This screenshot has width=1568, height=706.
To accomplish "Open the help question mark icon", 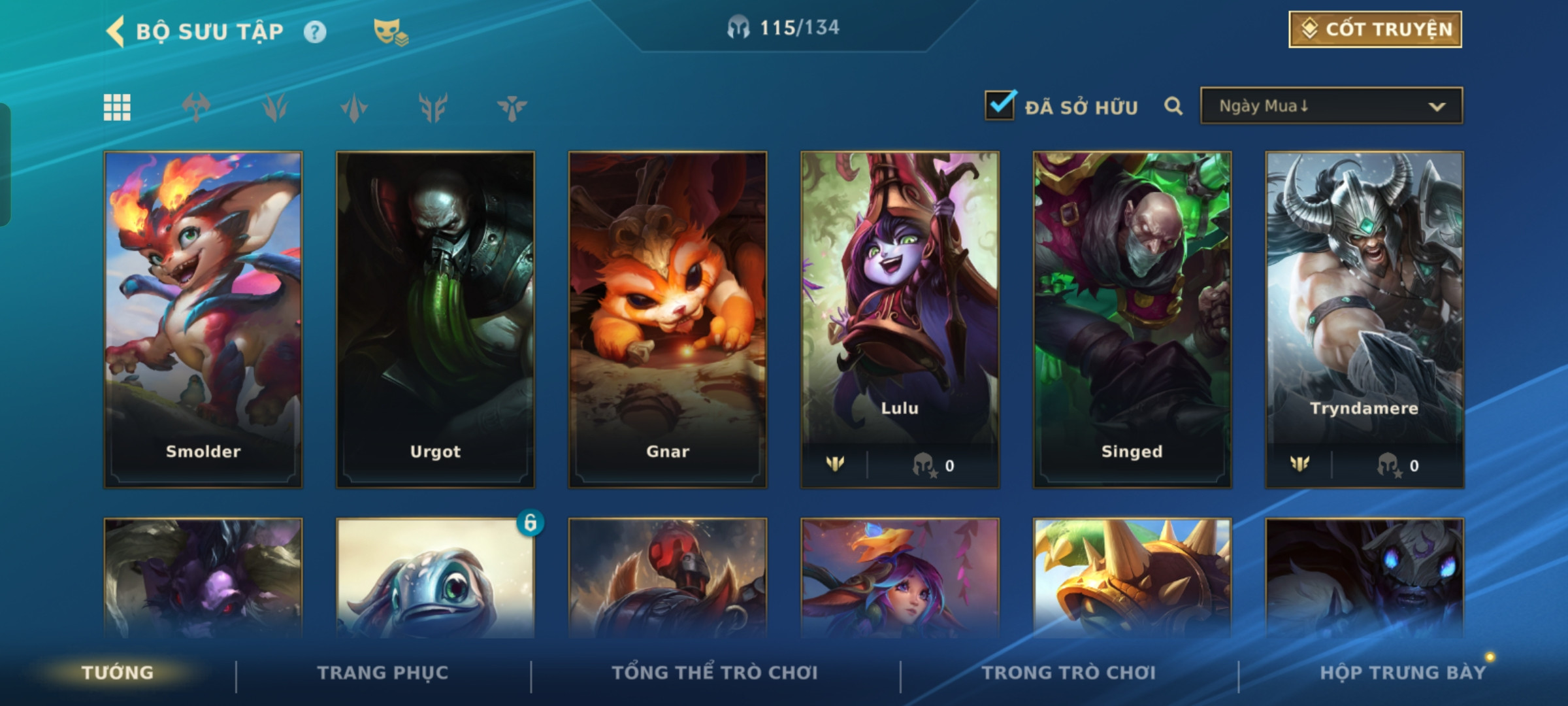I will coord(315,32).
